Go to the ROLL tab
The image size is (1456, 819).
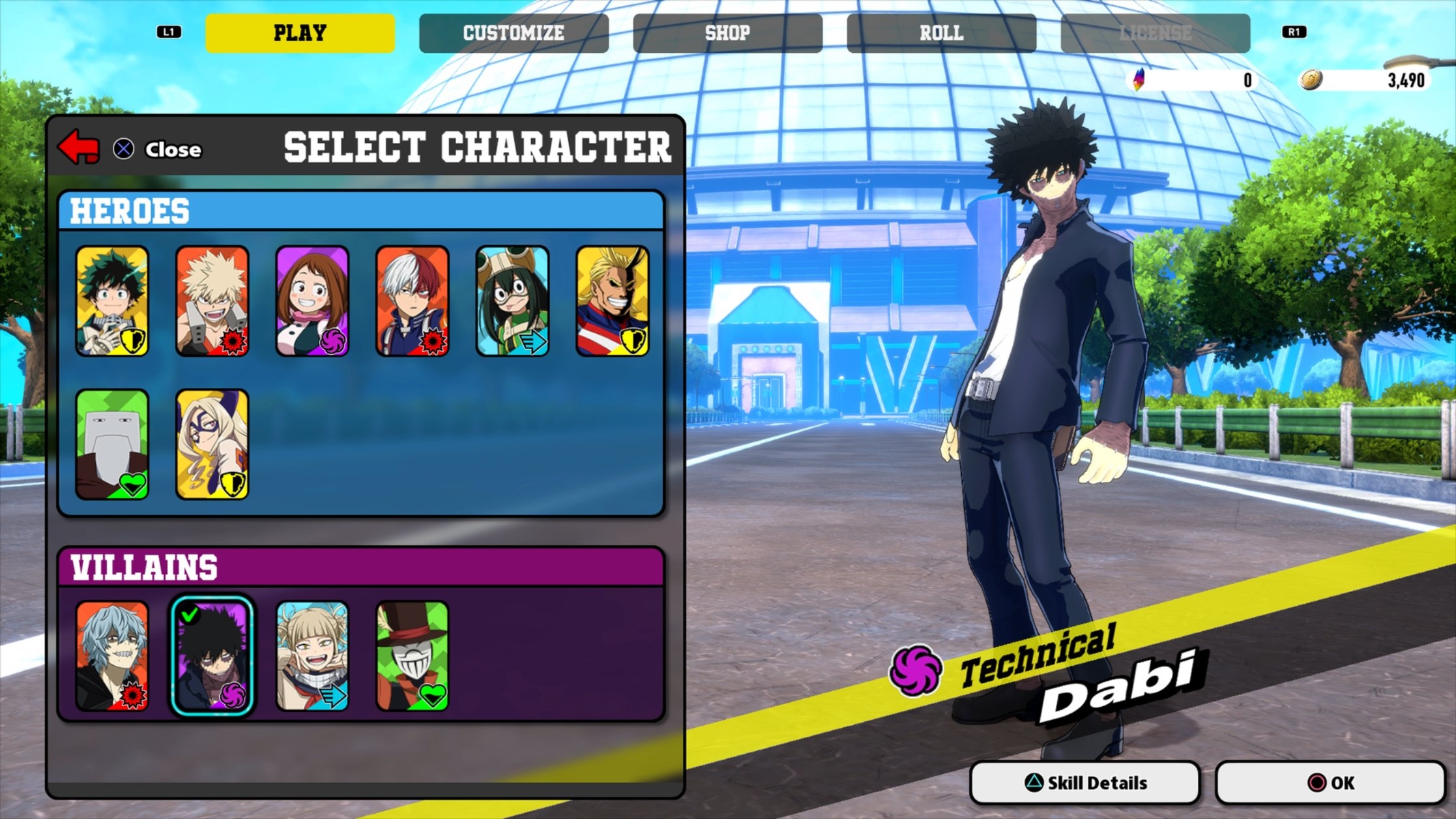(942, 33)
